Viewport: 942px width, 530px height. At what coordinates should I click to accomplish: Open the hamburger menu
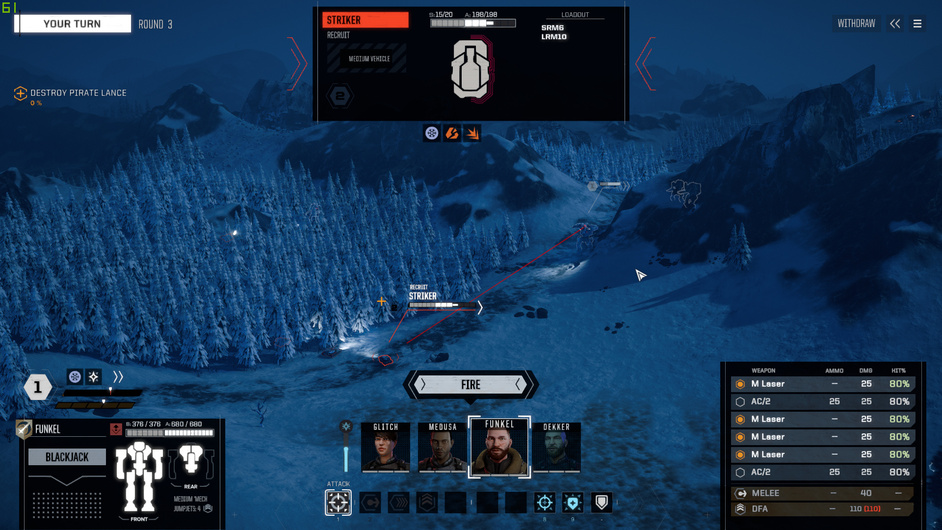point(917,24)
